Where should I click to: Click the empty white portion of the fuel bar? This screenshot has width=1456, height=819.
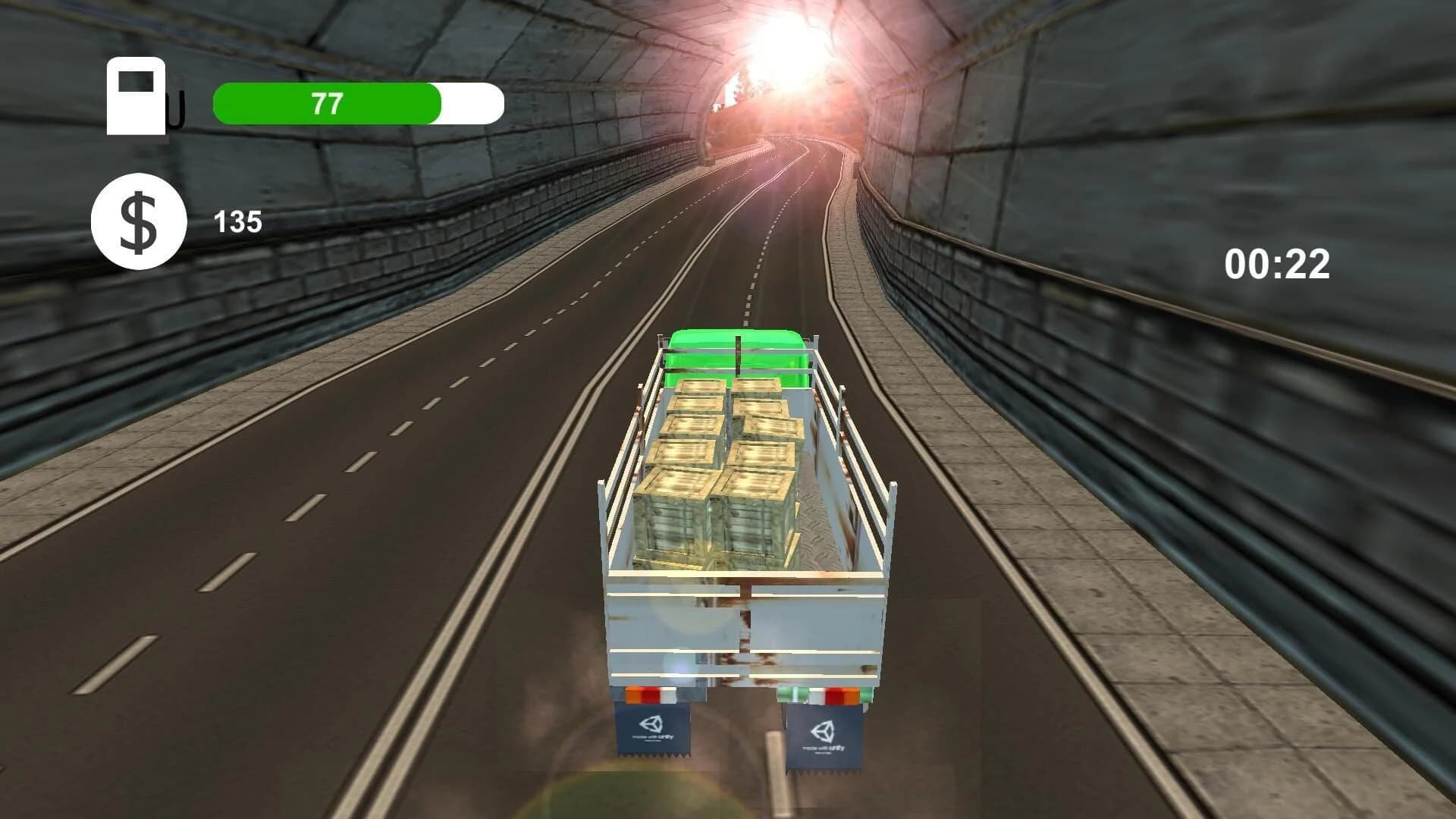click(470, 104)
